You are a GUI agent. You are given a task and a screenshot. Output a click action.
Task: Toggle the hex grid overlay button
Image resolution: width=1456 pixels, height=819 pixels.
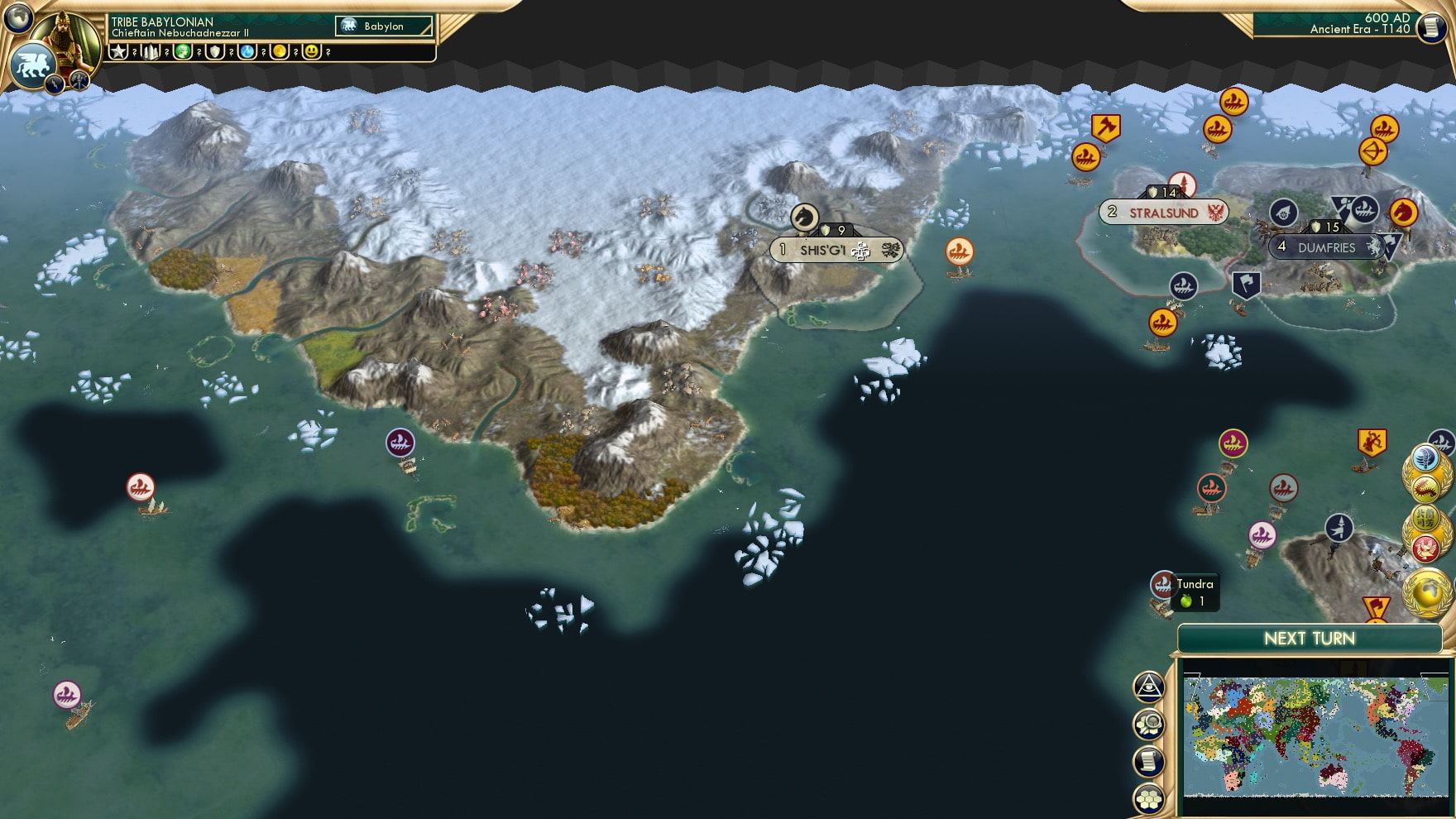click(x=1147, y=797)
